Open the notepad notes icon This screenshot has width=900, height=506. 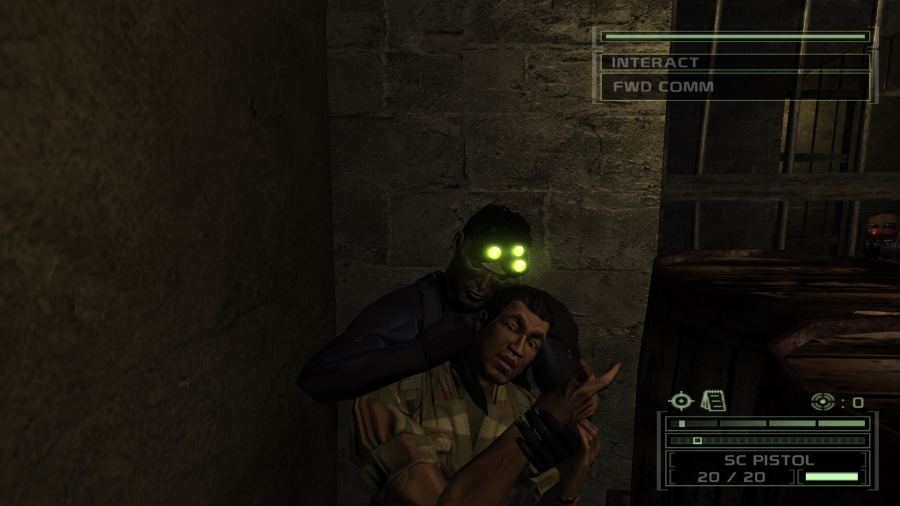pyautogui.click(x=713, y=401)
